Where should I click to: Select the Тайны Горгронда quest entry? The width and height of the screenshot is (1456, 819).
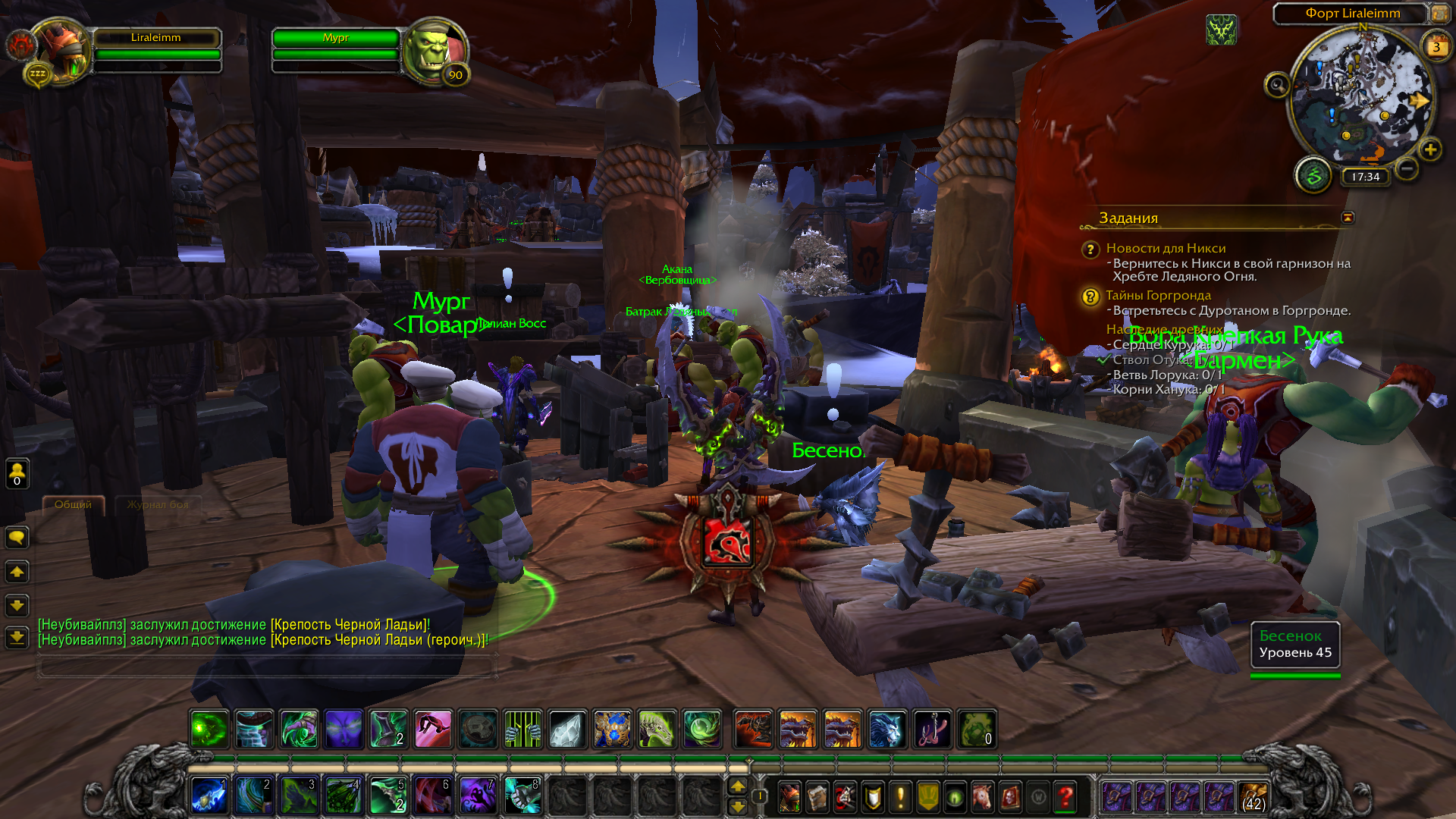point(1158,296)
